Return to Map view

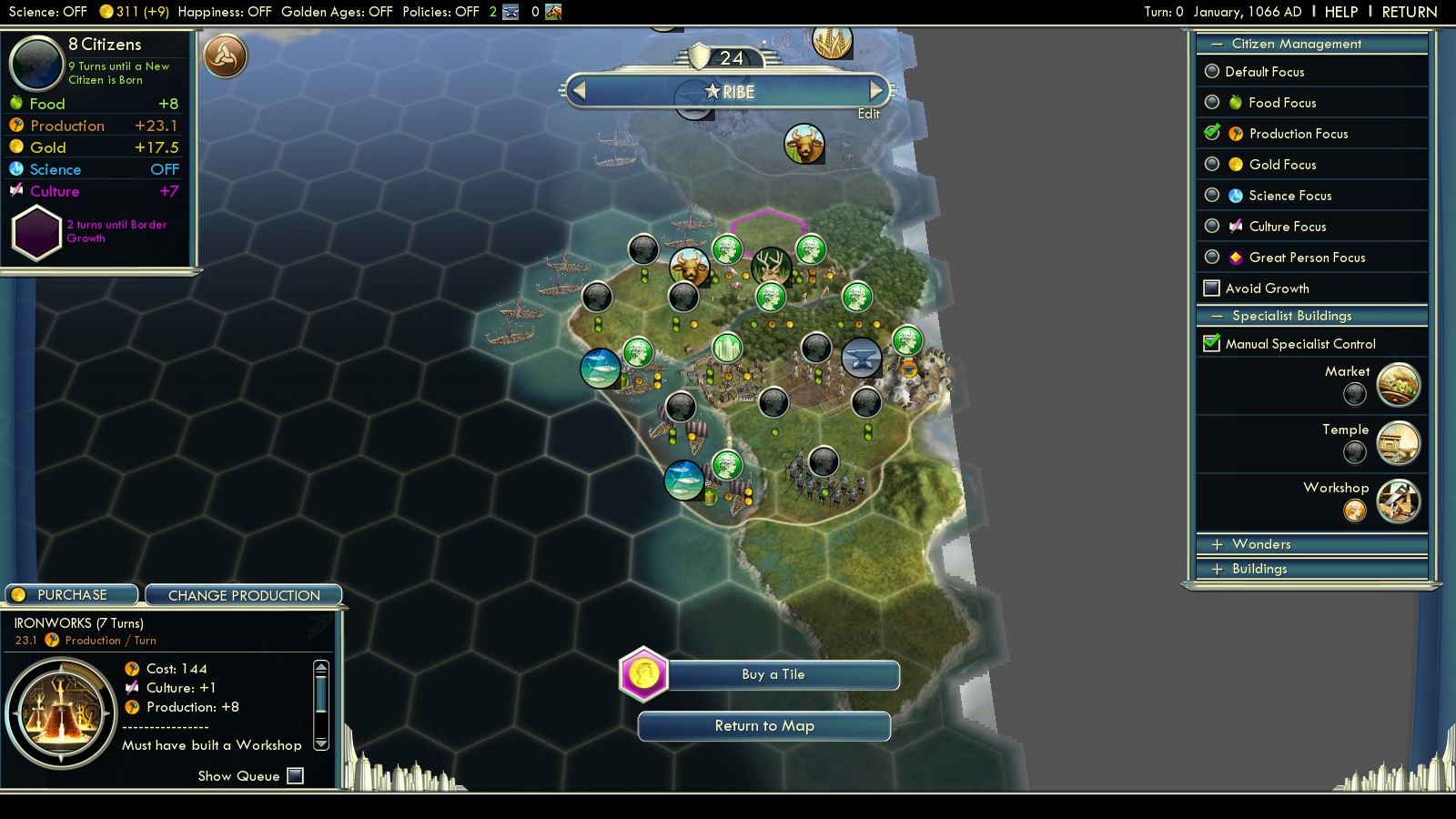tap(764, 726)
